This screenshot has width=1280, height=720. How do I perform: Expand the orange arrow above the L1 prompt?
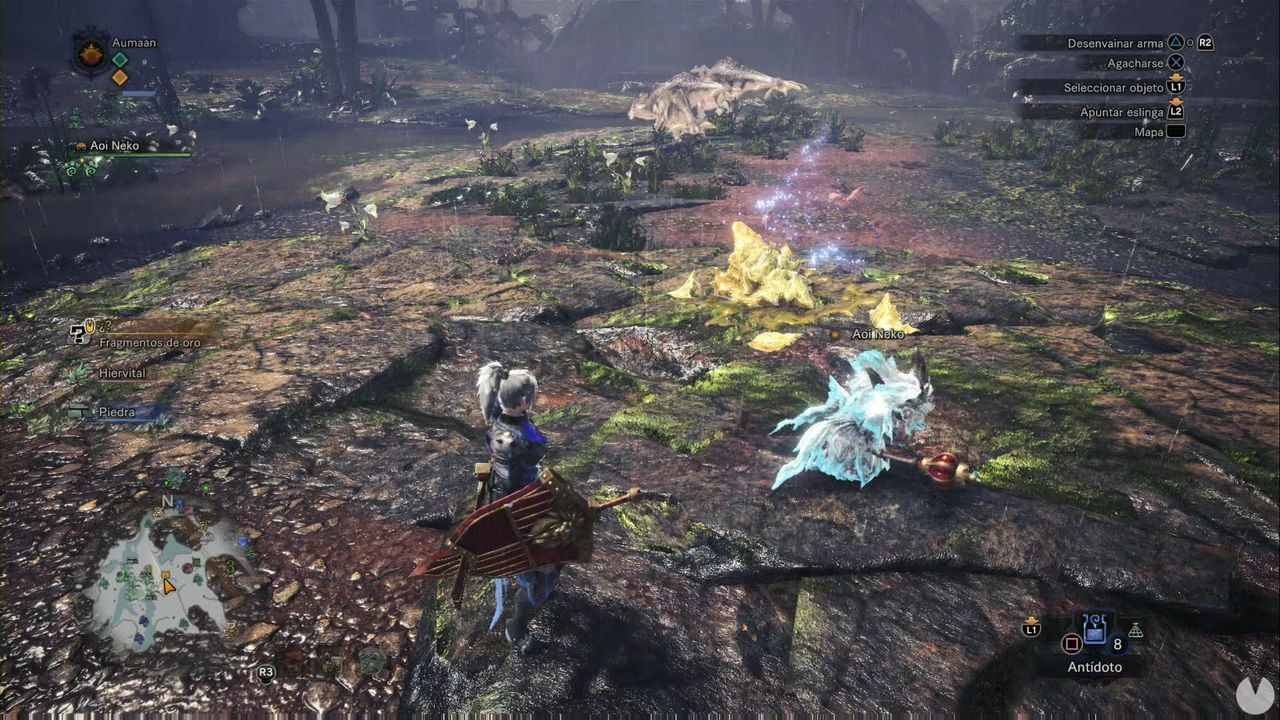pos(1177,76)
